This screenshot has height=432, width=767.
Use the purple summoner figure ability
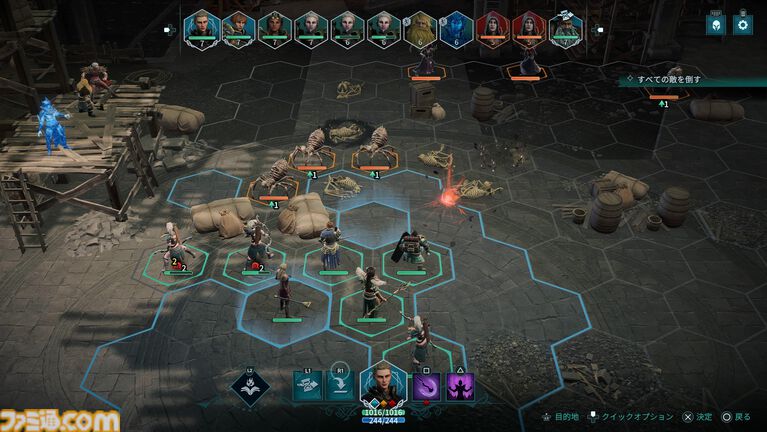coord(461,386)
